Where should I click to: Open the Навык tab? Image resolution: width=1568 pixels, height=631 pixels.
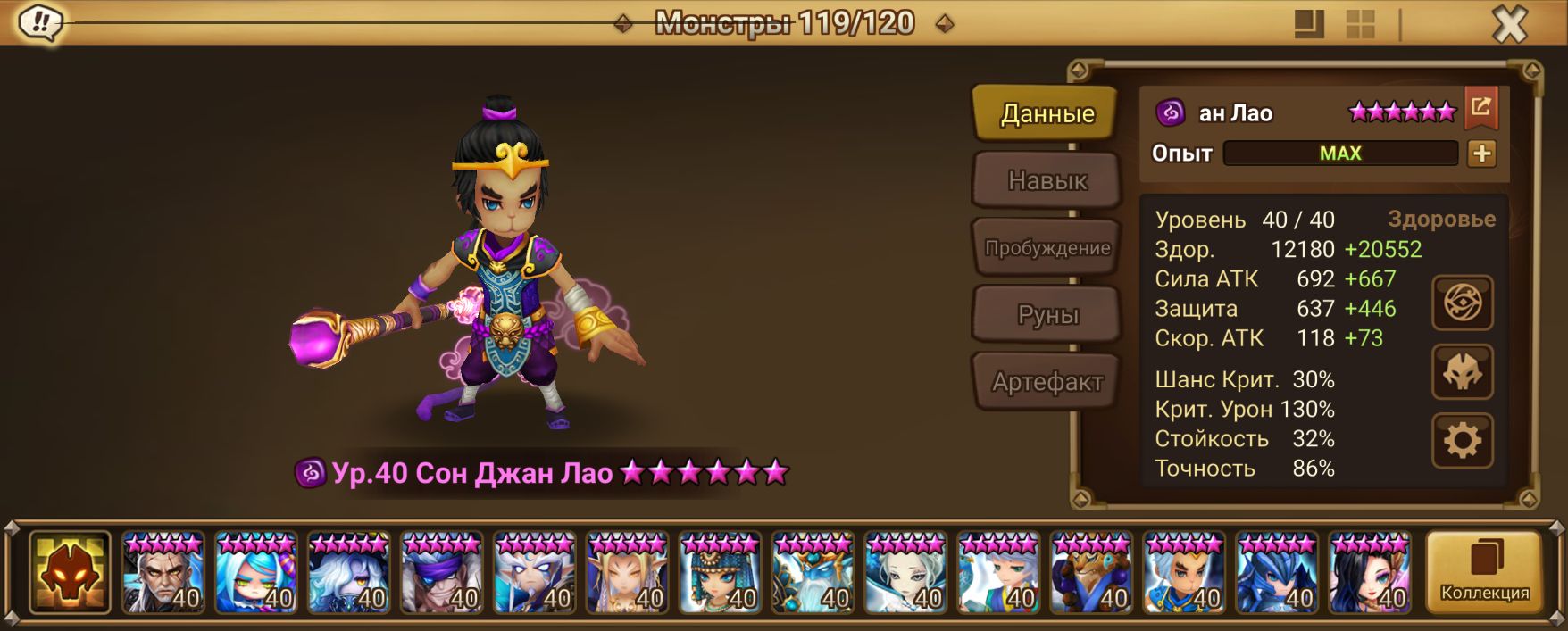(1047, 180)
